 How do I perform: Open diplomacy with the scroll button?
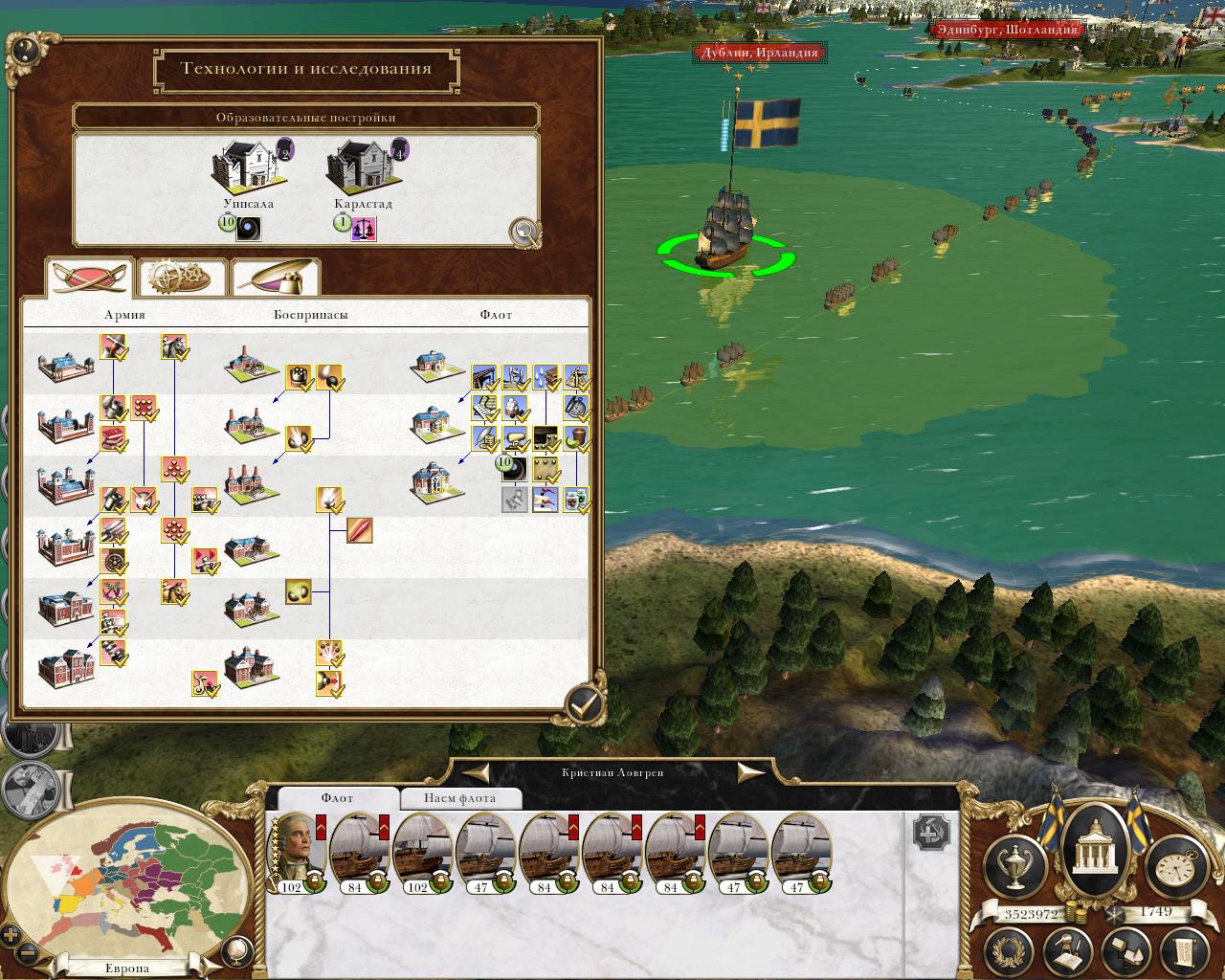pos(1182,952)
